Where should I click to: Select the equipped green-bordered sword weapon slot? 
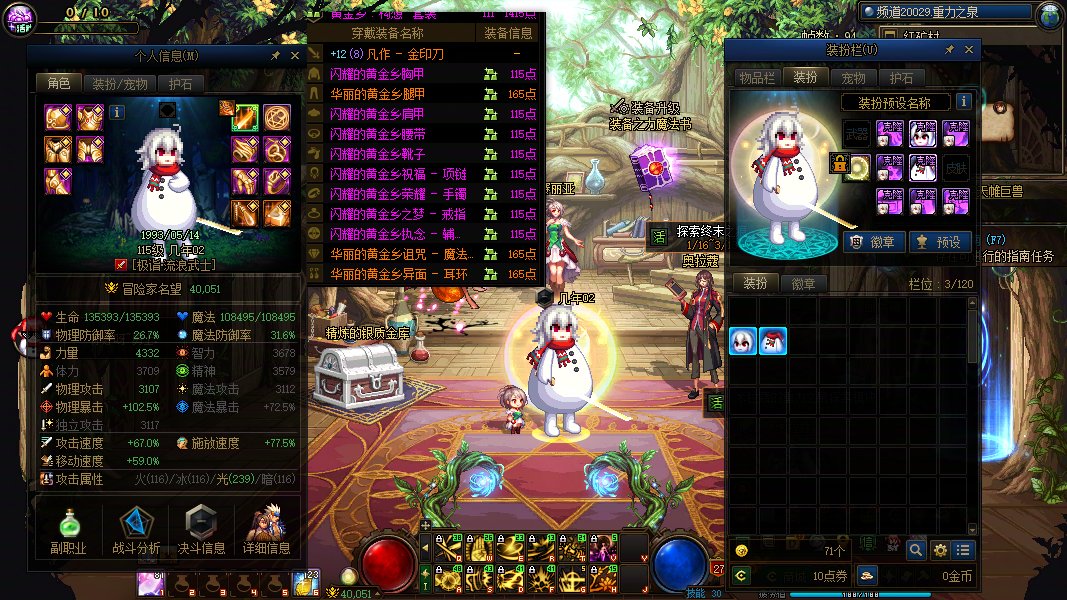click(x=246, y=118)
